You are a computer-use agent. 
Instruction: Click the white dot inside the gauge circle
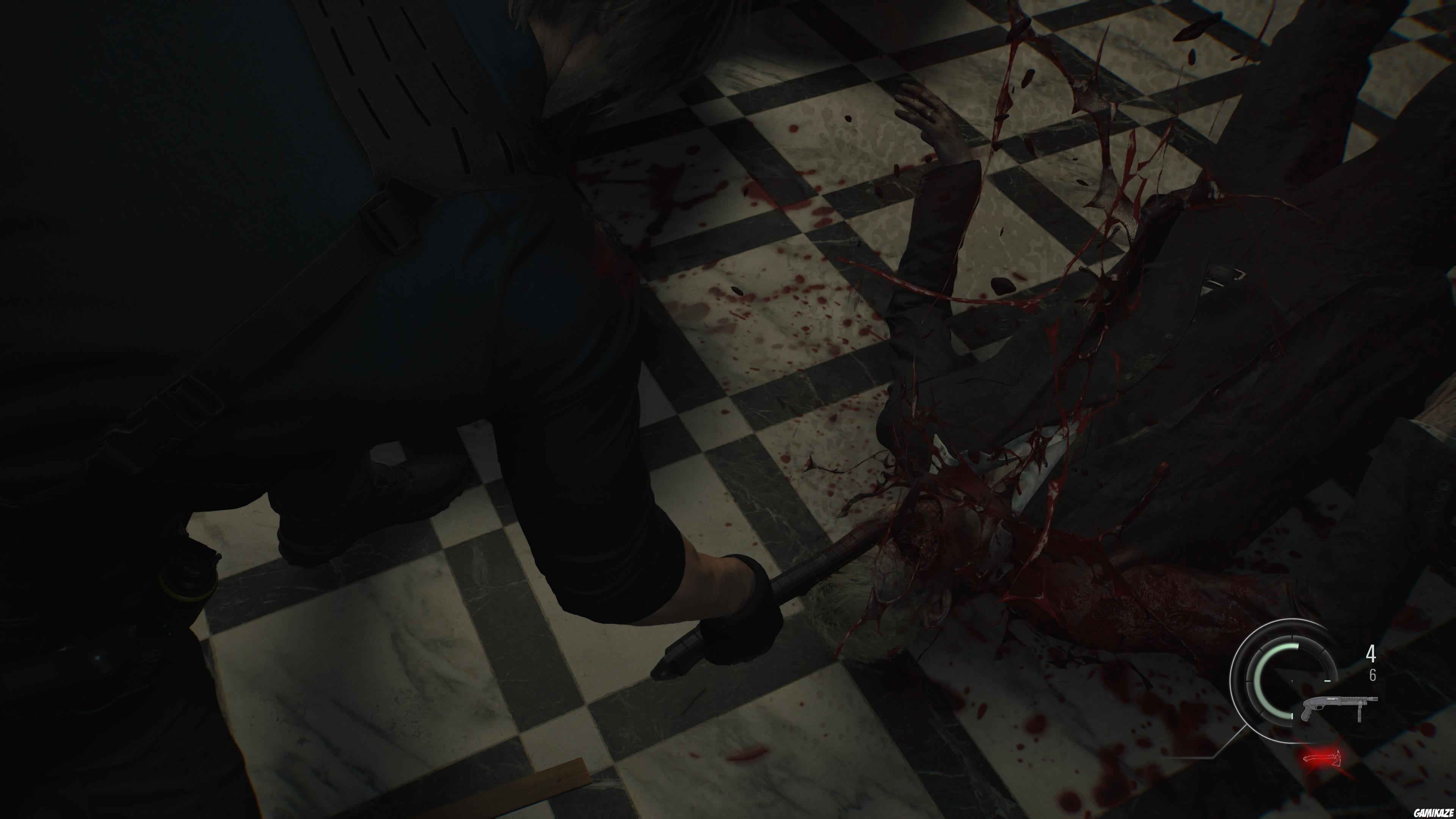(x=1292, y=681)
